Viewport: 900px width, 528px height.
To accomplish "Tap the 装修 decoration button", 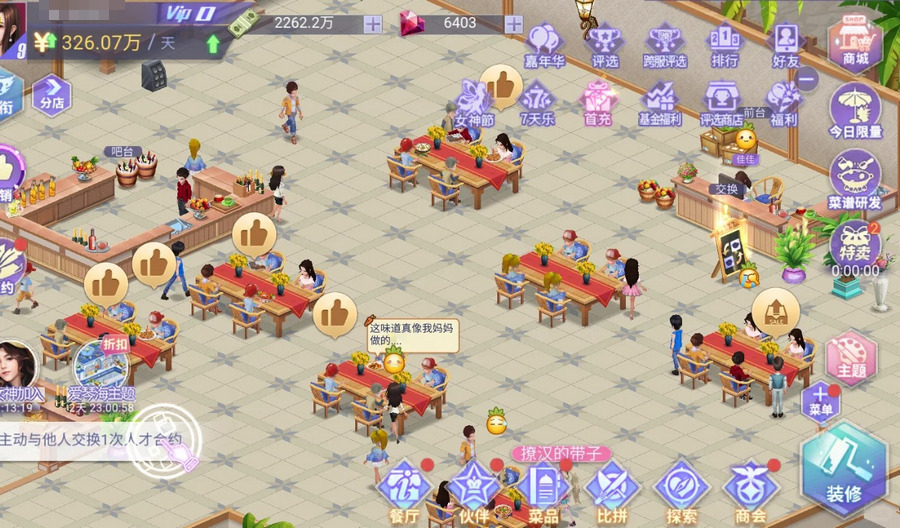I will (843, 469).
